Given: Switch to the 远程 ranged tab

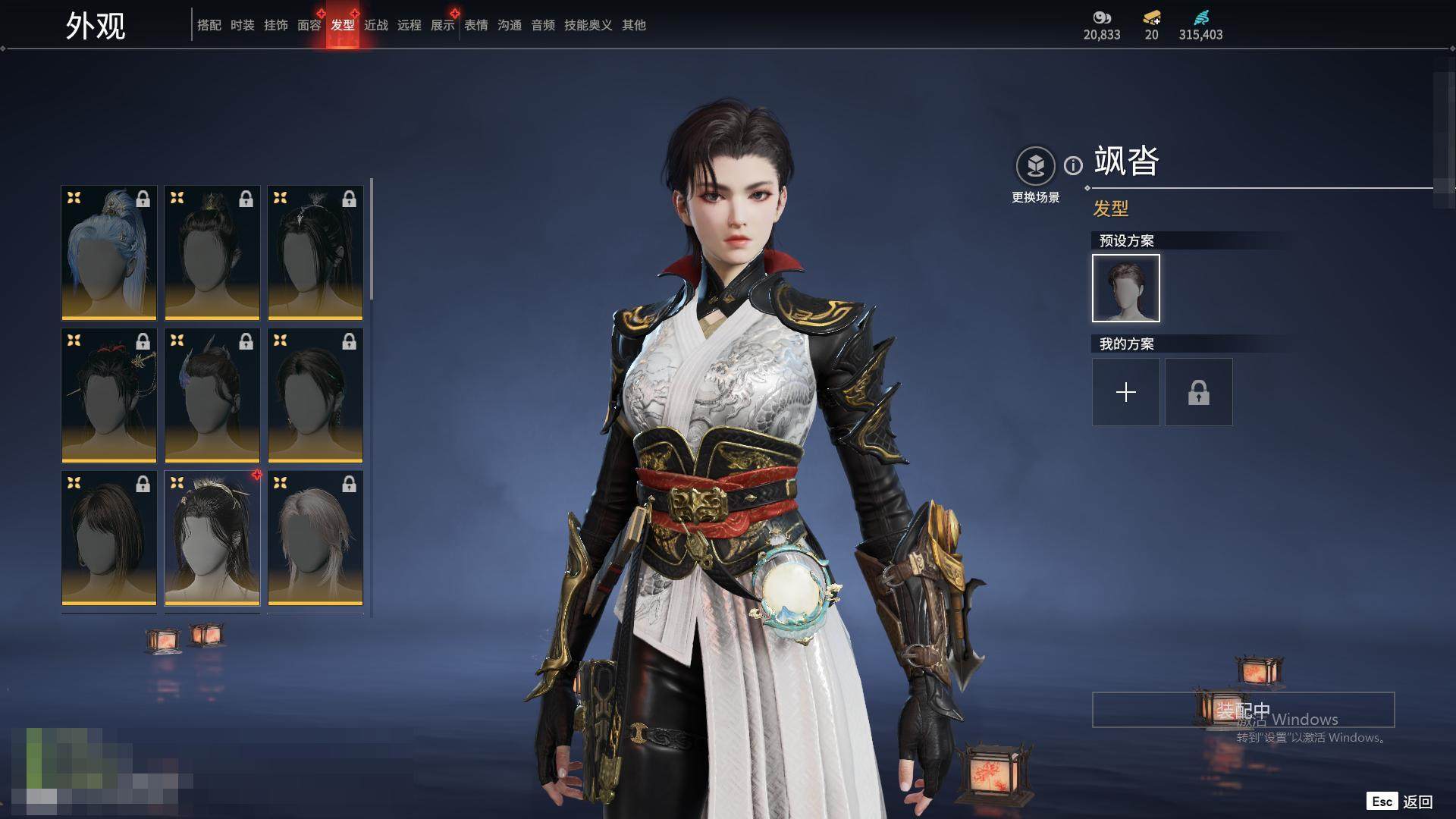Looking at the screenshot, I should point(409,25).
